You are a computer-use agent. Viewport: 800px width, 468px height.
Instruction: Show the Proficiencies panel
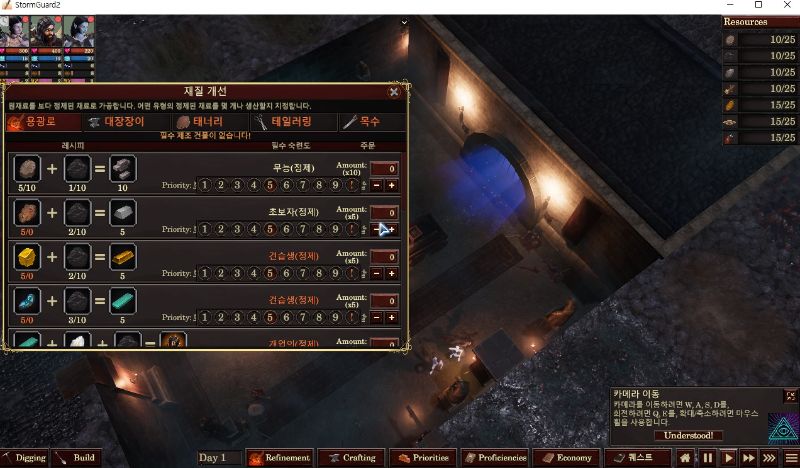(x=497, y=458)
